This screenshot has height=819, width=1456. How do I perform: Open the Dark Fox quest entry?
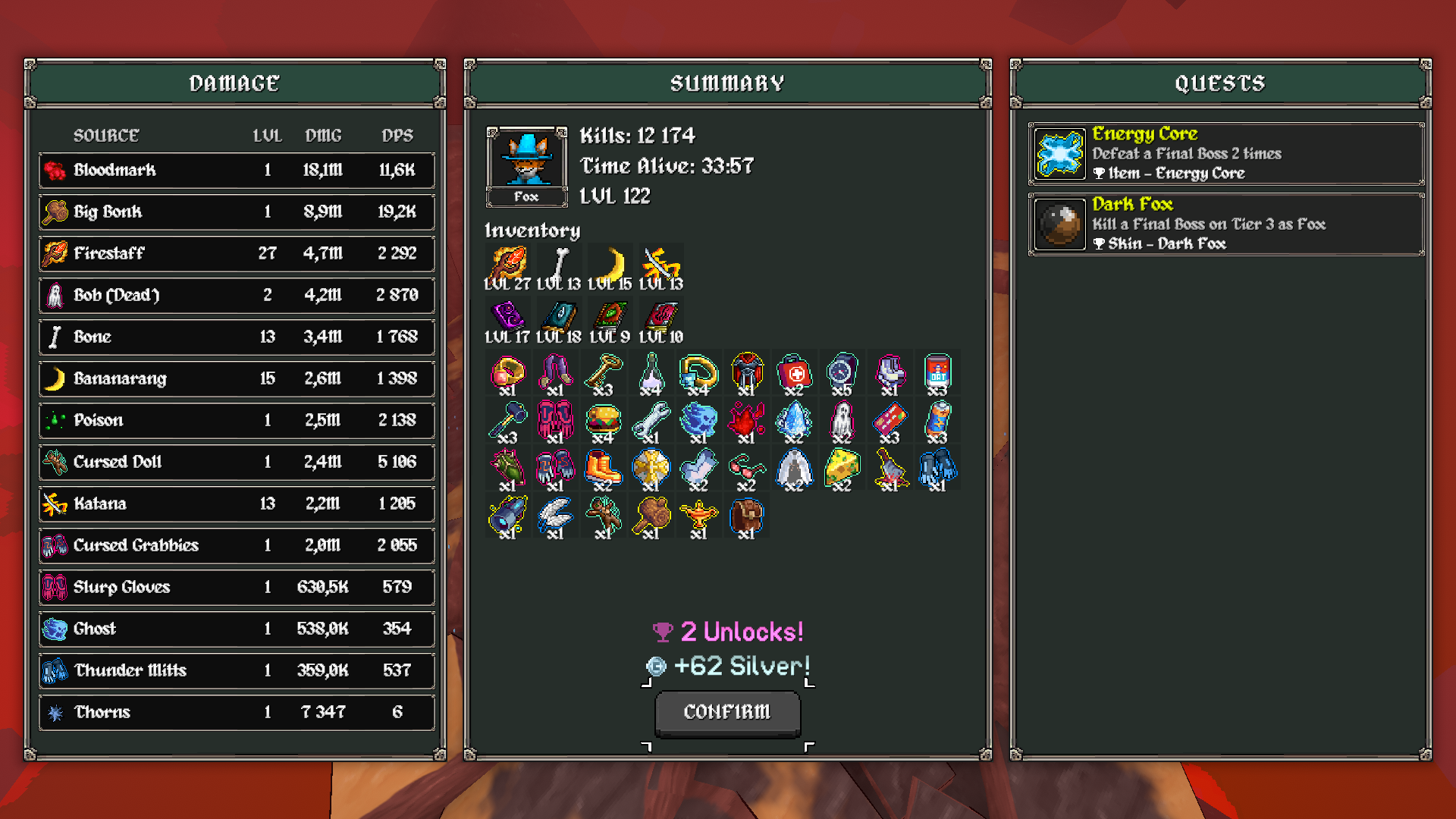(x=1225, y=224)
